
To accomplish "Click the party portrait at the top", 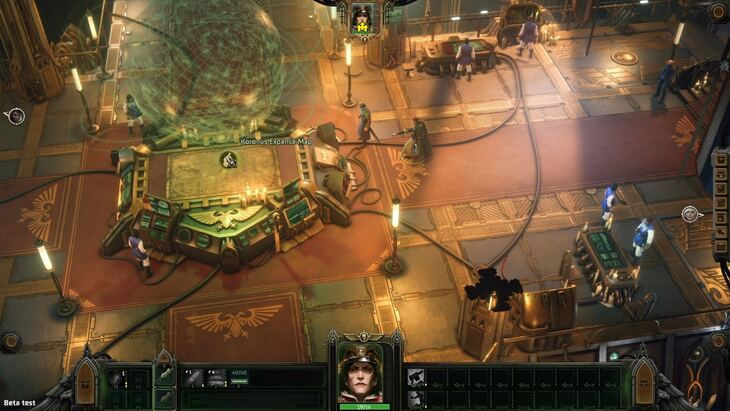I will click(360, 16).
